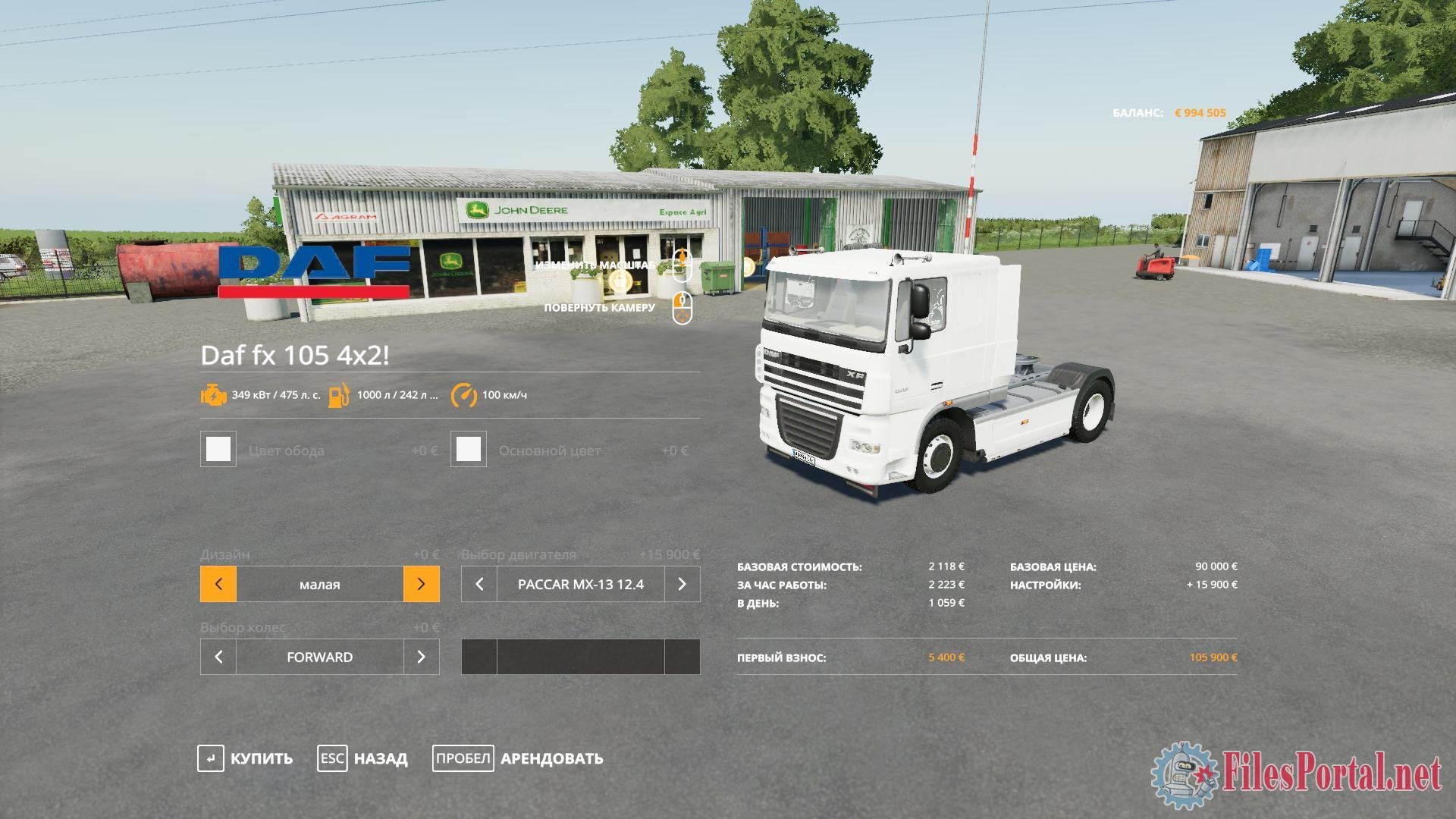
Task: Click the PACCAR MX-13 12.4 engine field
Action: click(x=580, y=584)
